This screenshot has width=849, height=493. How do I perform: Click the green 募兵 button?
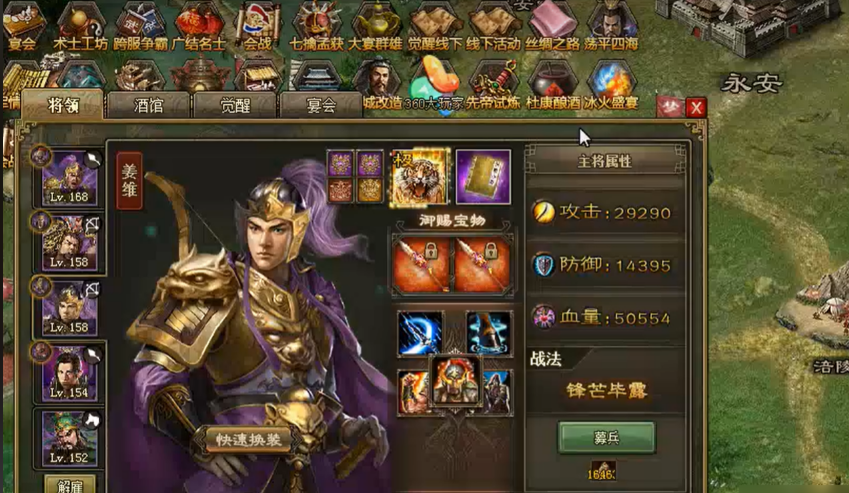(x=607, y=437)
